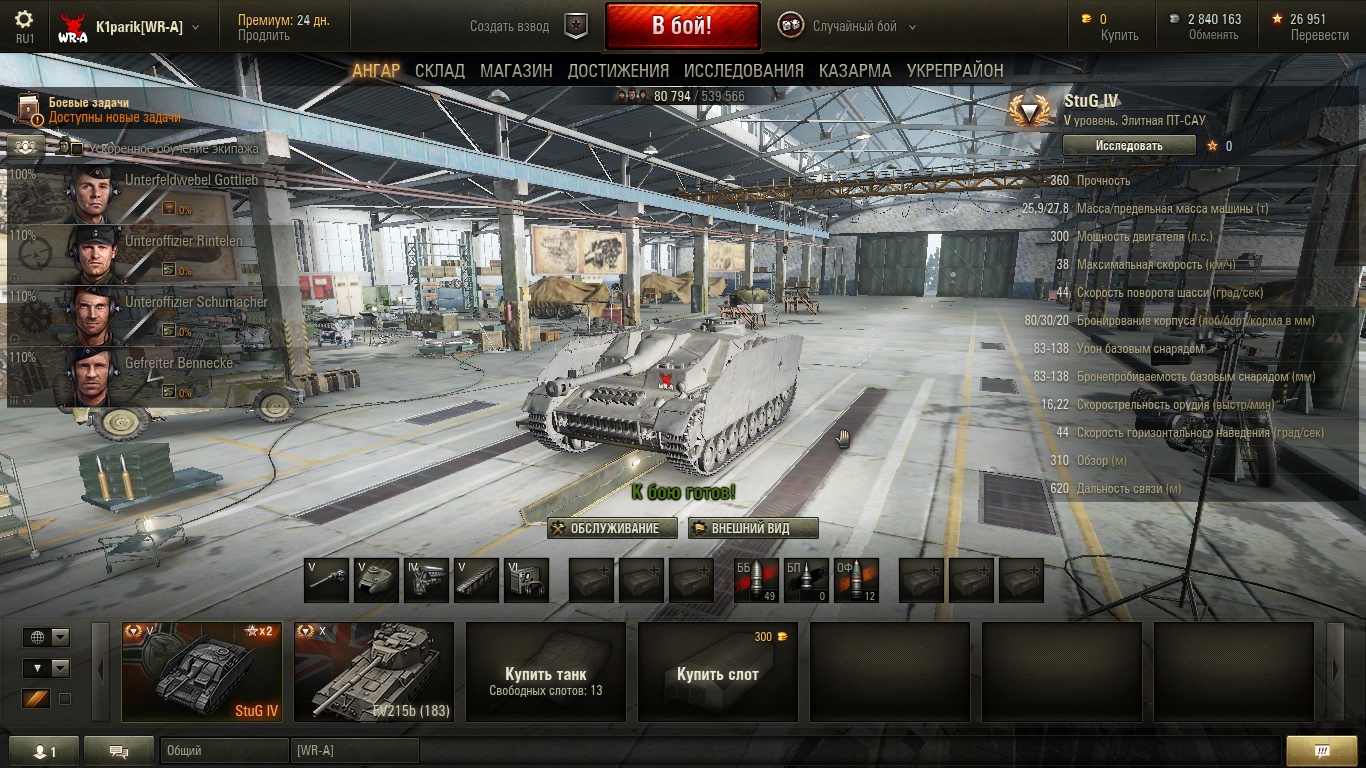Open the ИССЛЕДОВАНИЯ tab
The image size is (1366, 768).
[743, 70]
